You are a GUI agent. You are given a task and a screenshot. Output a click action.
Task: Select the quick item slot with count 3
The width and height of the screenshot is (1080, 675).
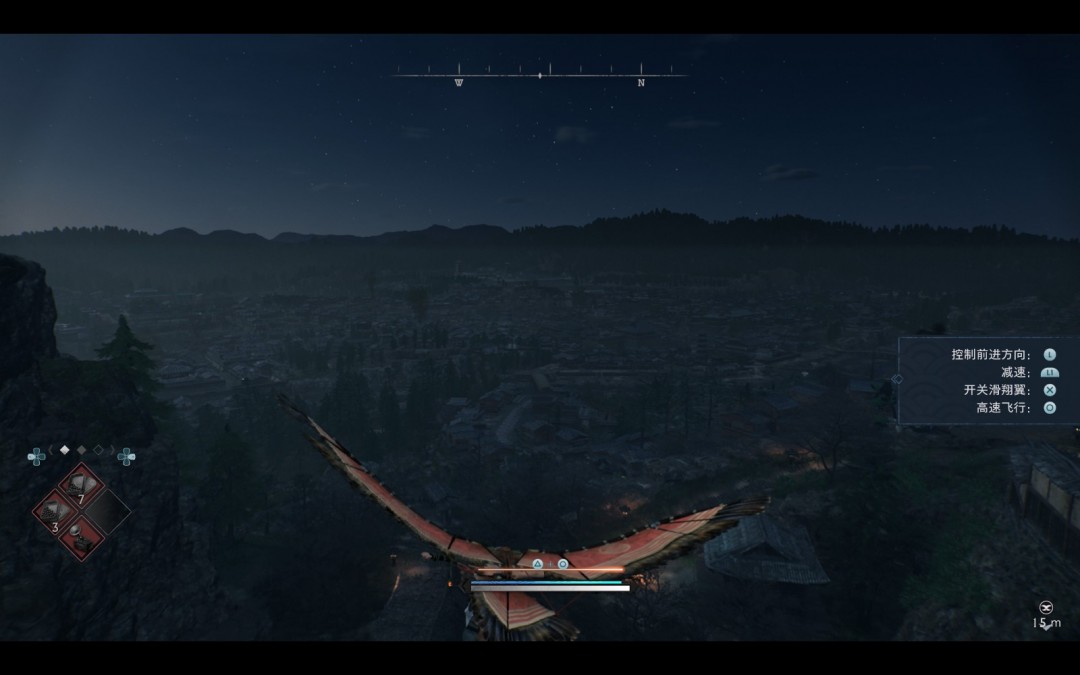click(x=56, y=511)
